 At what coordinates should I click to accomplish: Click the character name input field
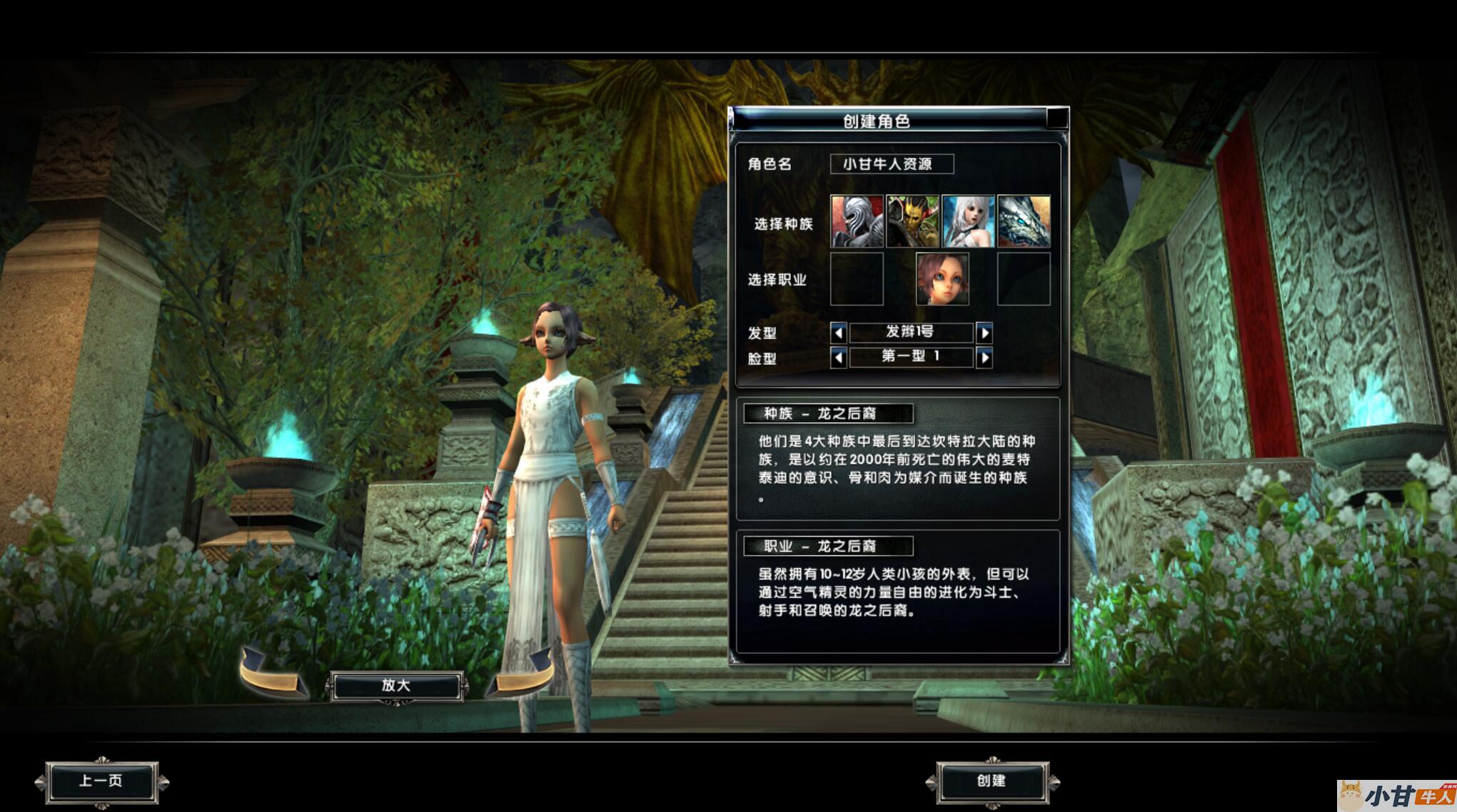[891, 164]
